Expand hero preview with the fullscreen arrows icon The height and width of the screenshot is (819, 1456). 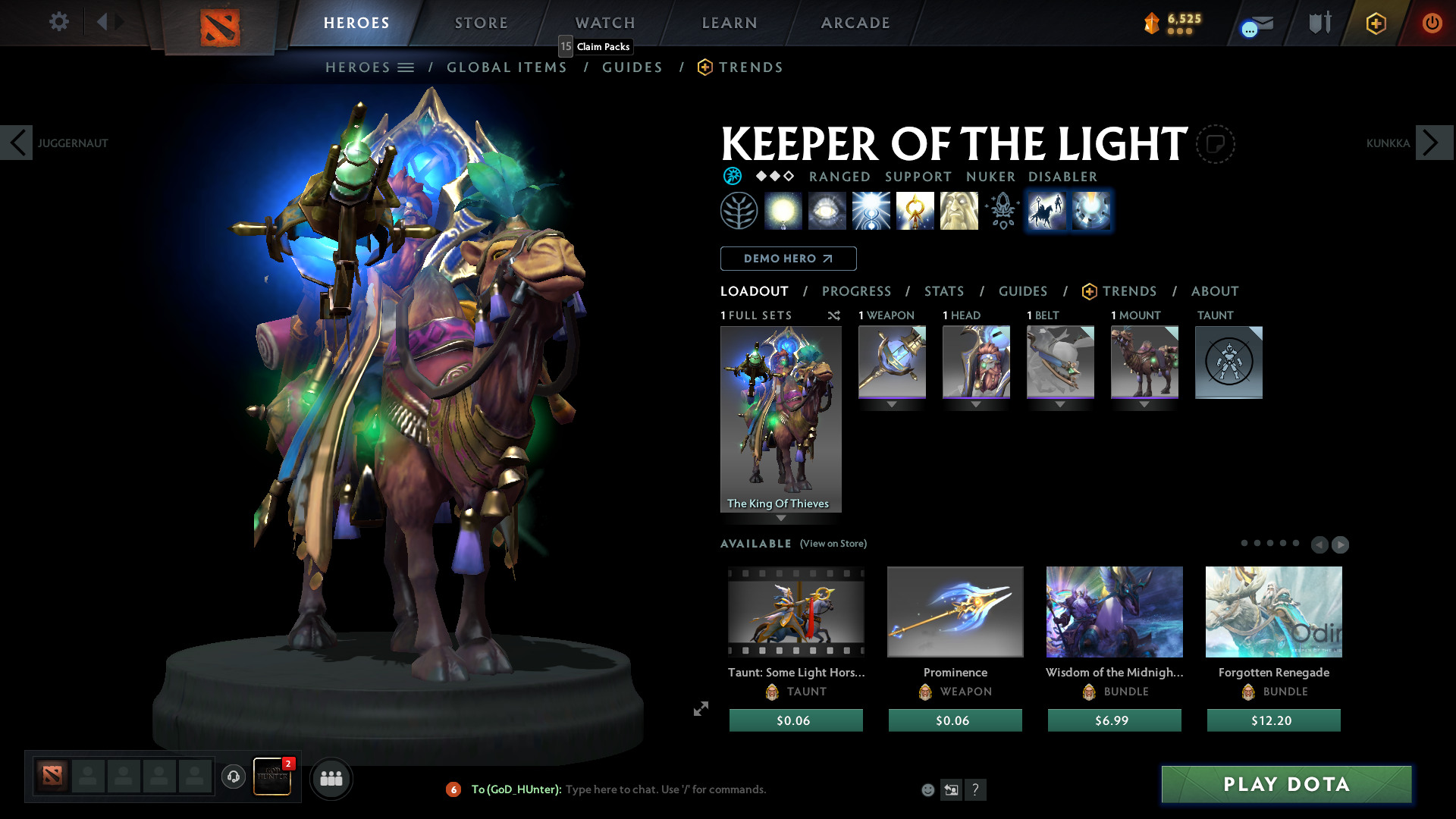700,709
